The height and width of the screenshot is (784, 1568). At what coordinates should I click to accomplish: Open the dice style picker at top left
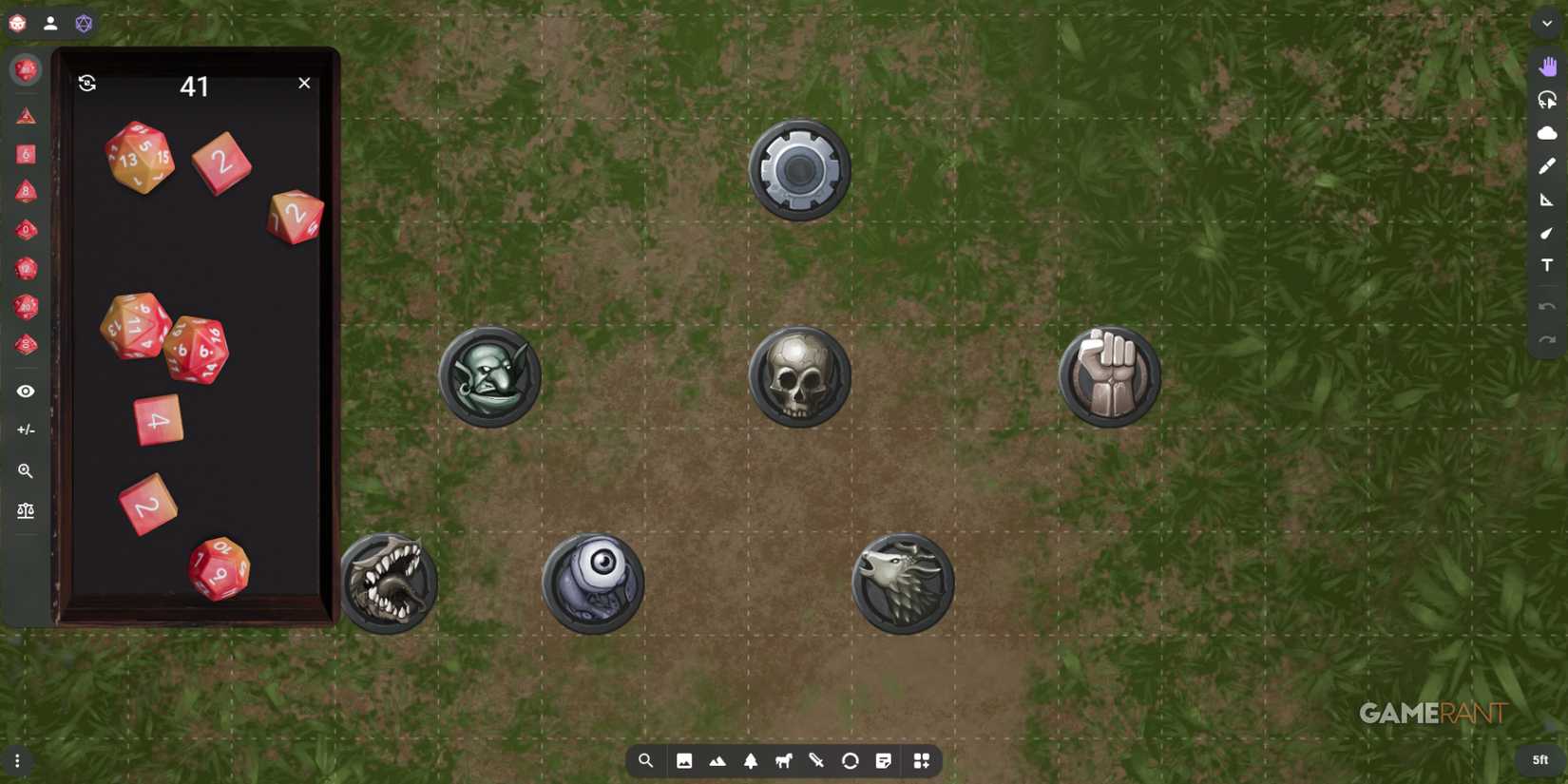pos(84,24)
